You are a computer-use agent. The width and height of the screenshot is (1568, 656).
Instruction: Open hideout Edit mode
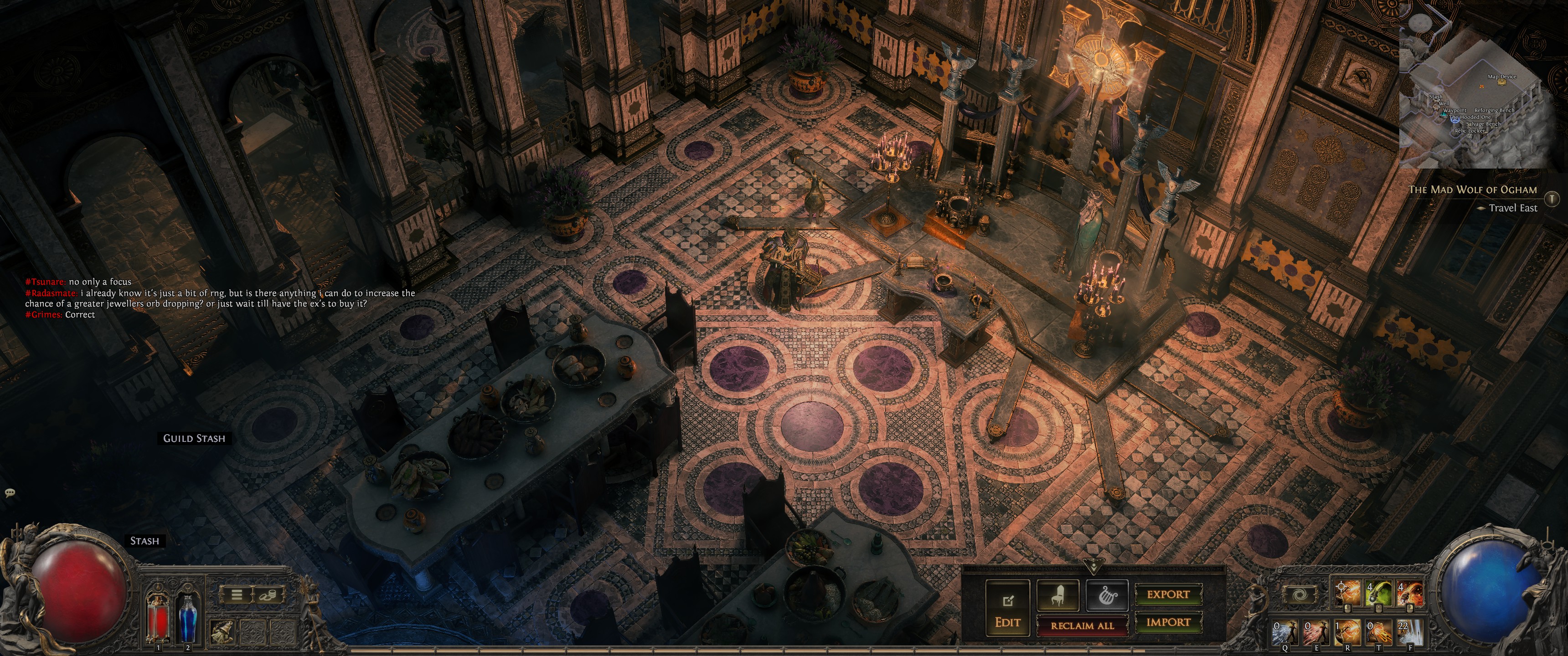tap(1007, 609)
